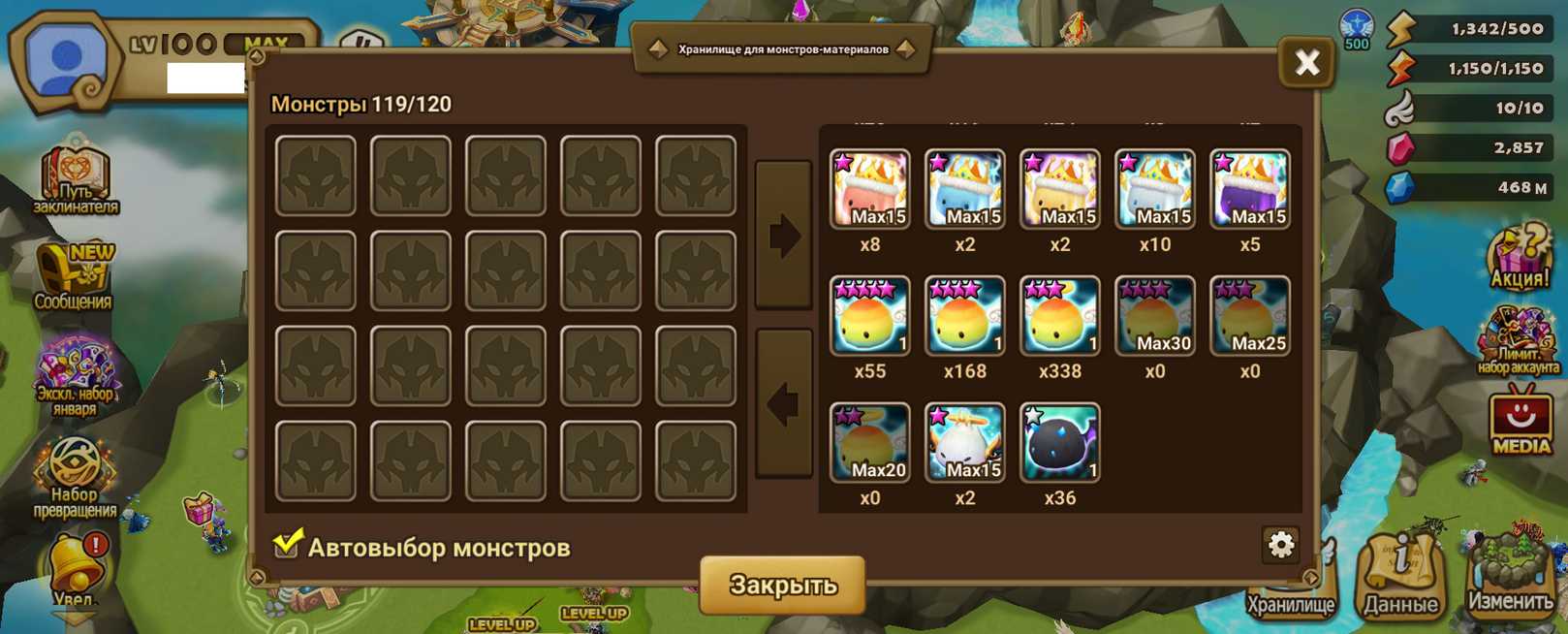Click the right arrow transfer button

pos(783,236)
